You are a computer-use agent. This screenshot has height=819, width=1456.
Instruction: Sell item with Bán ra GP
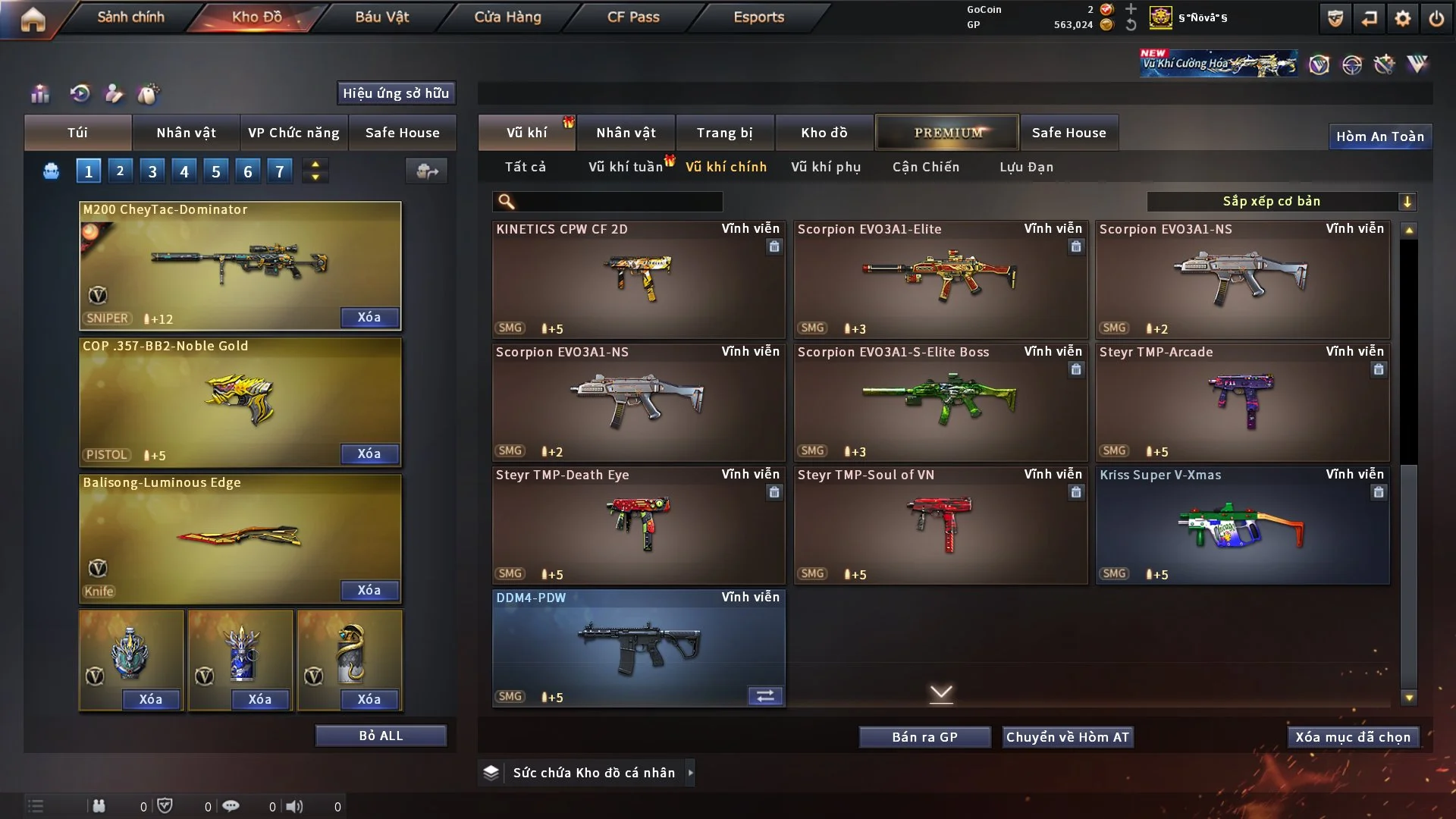924,737
